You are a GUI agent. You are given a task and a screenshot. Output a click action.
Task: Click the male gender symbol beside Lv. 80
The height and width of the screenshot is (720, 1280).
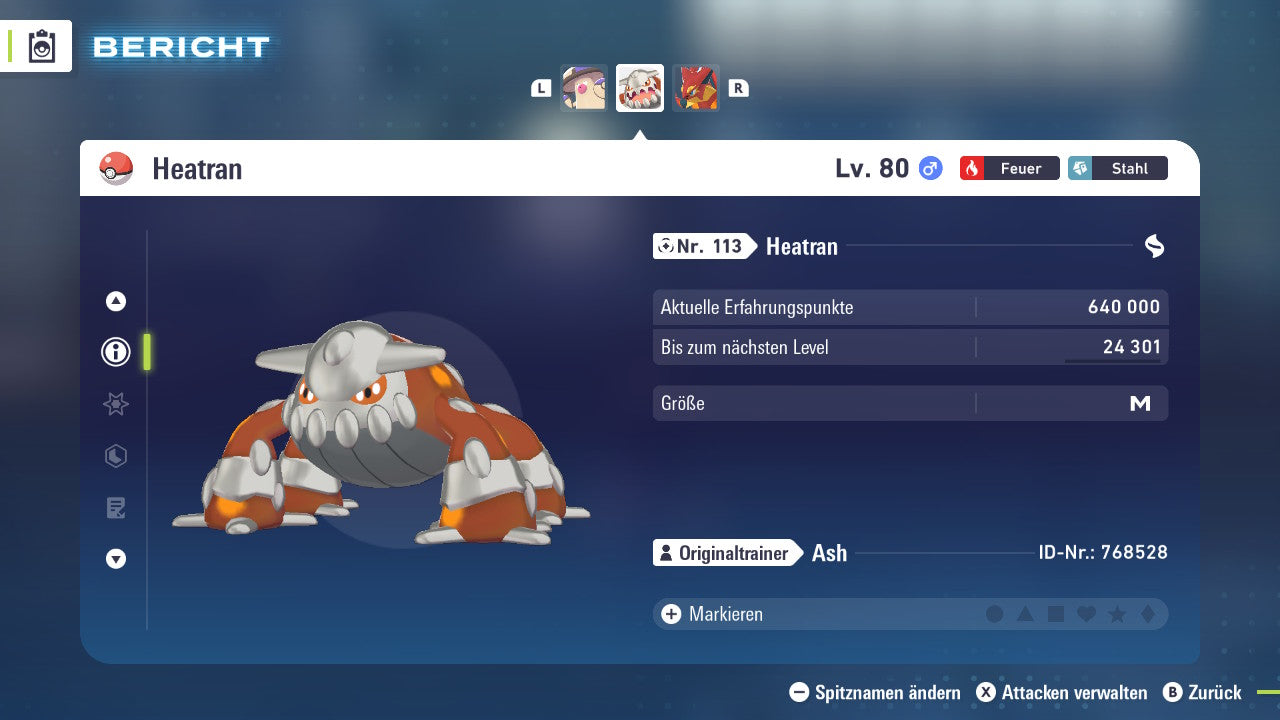(x=928, y=168)
